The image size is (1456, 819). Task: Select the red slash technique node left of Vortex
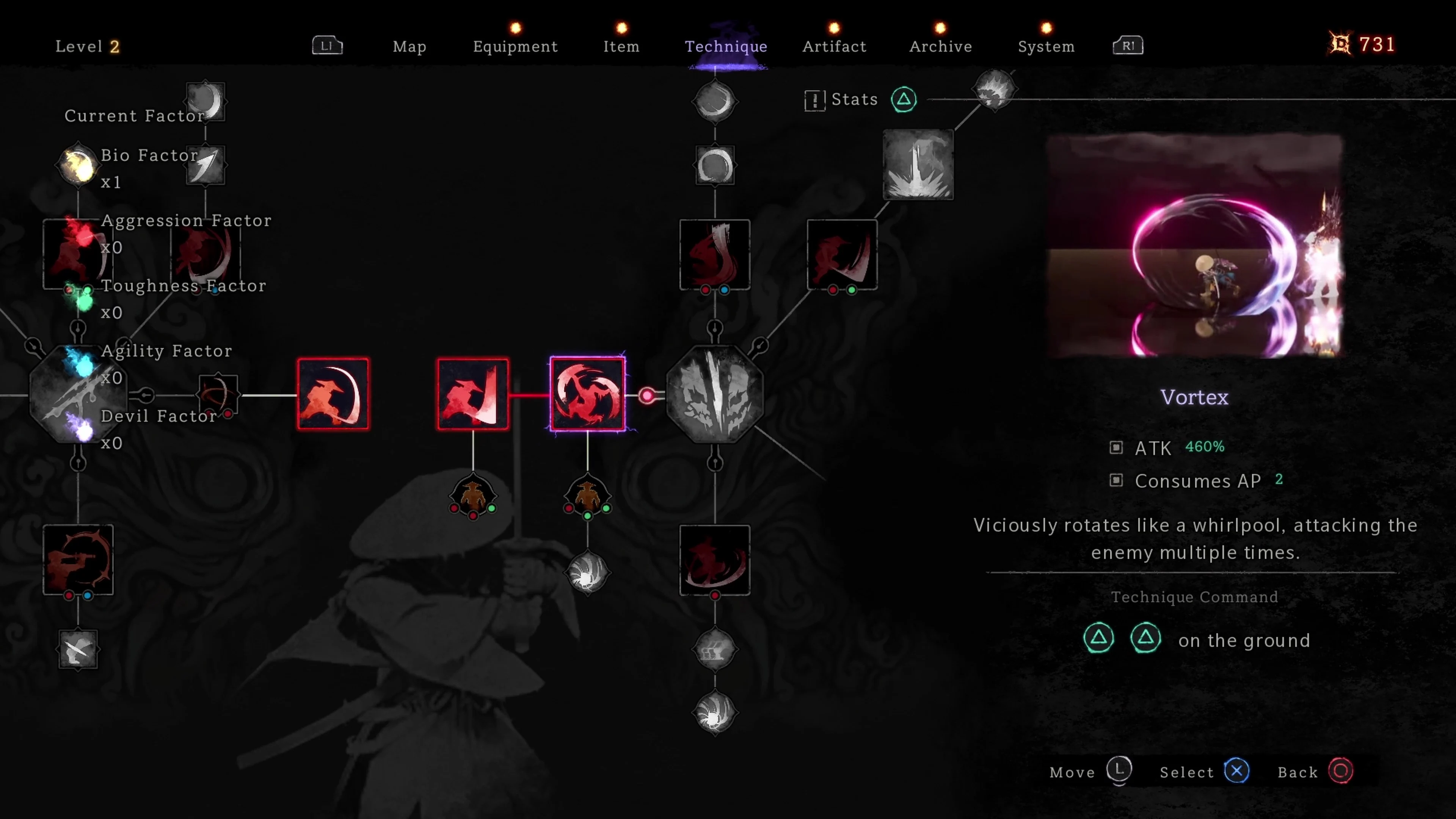click(473, 394)
